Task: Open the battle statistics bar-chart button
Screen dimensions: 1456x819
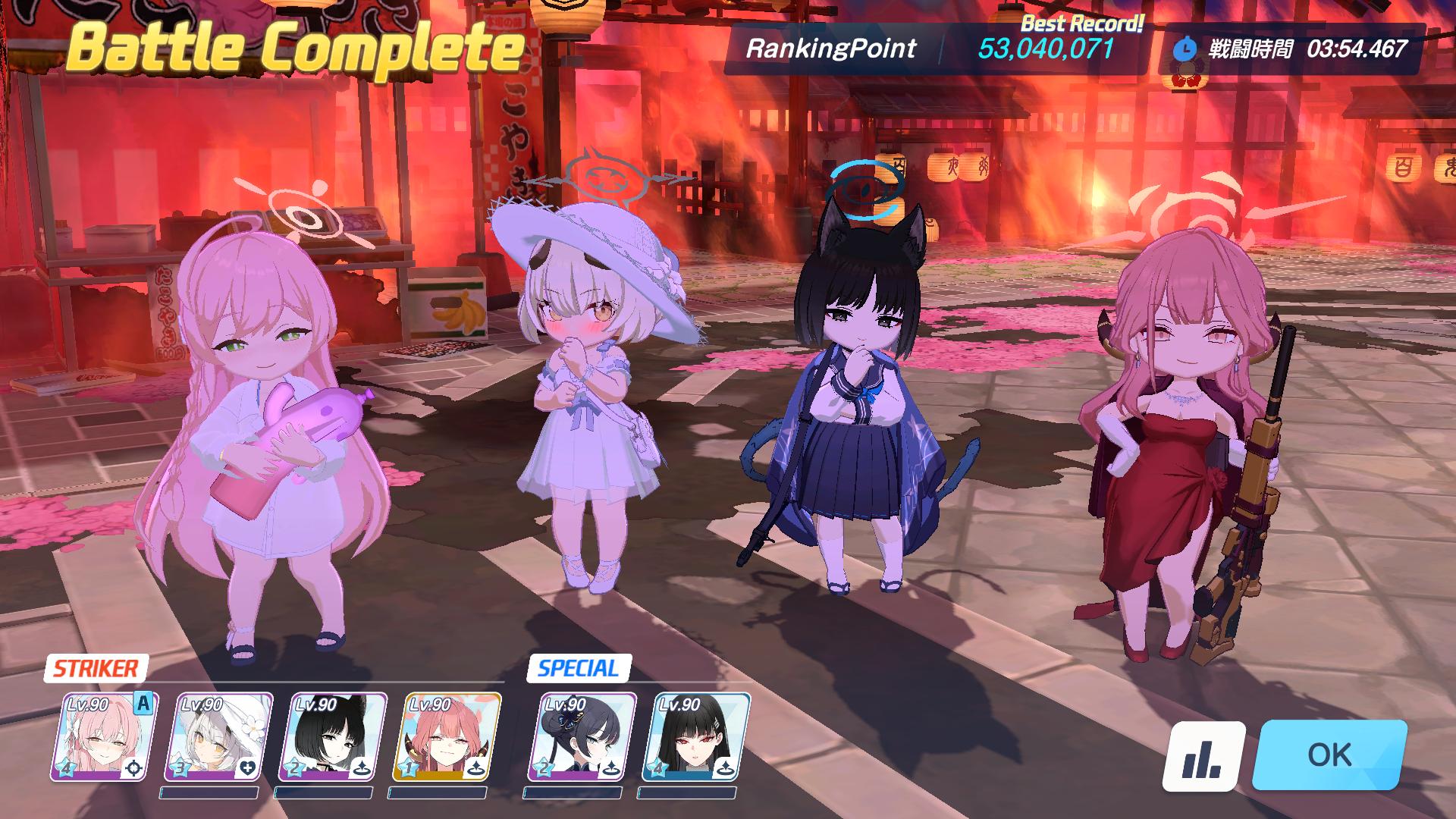Action: [1203, 756]
